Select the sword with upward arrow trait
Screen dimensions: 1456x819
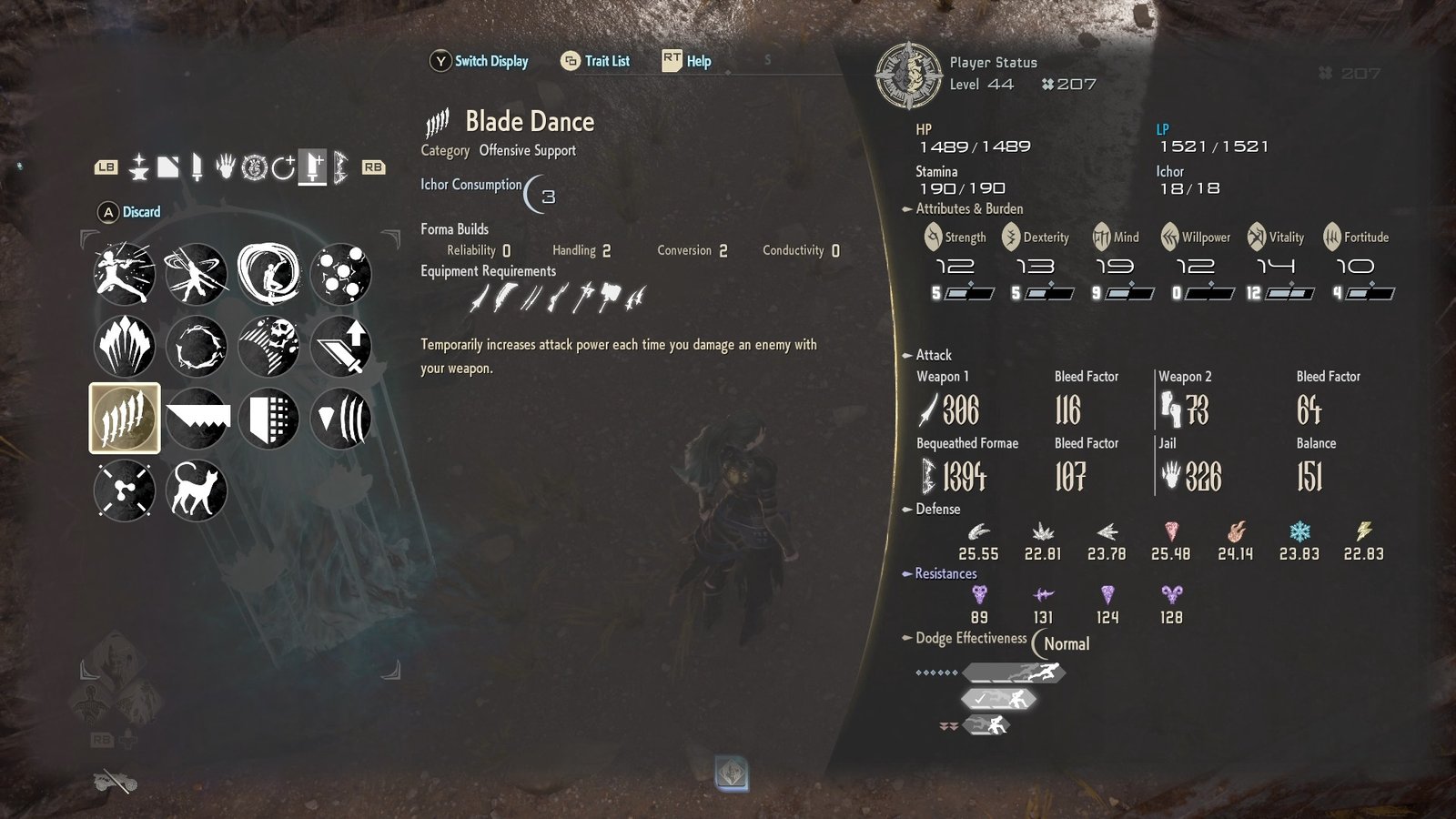coord(342,346)
